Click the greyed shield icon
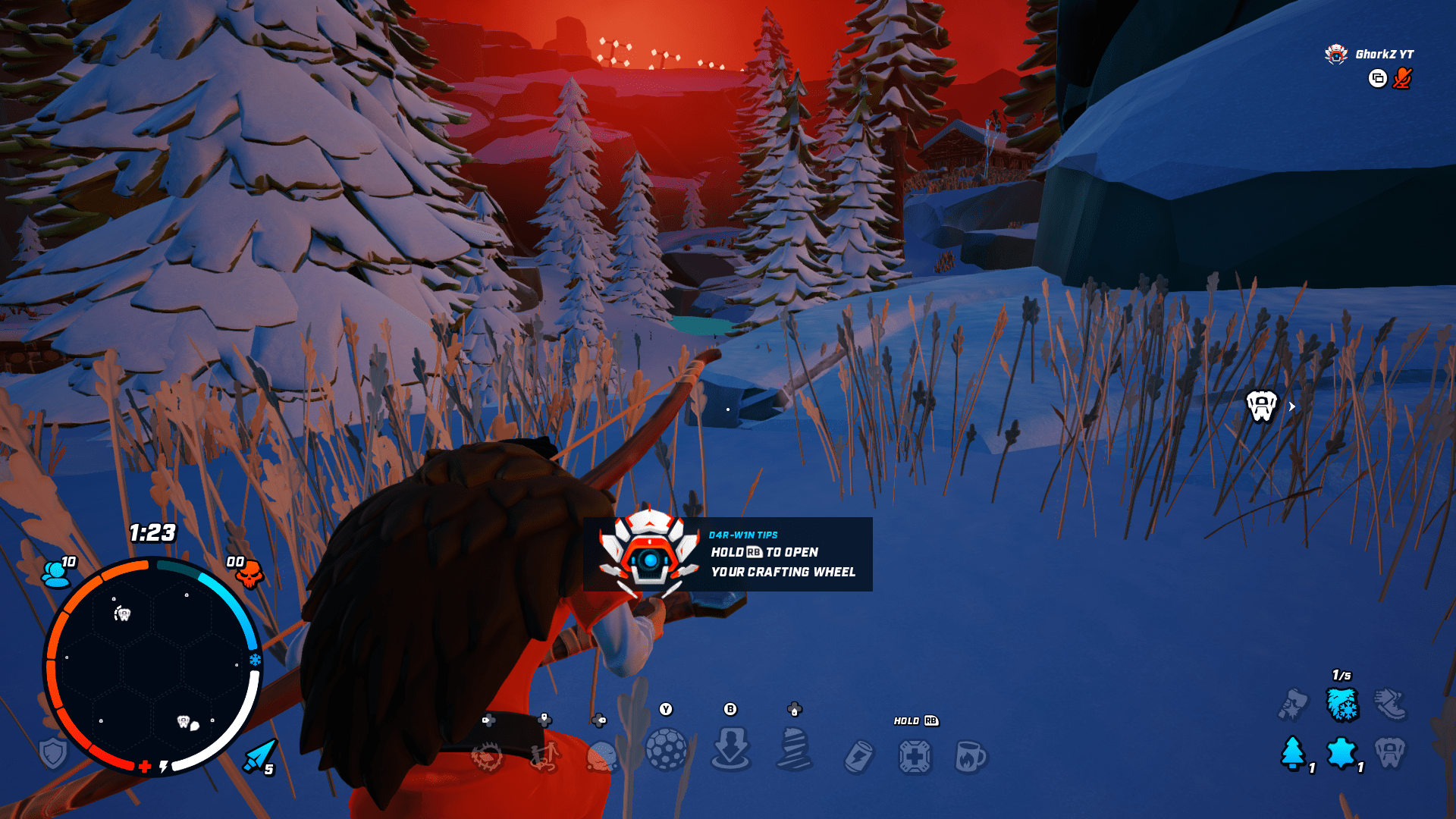The height and width of the screenshot is (819, 1456). point(53,754)
